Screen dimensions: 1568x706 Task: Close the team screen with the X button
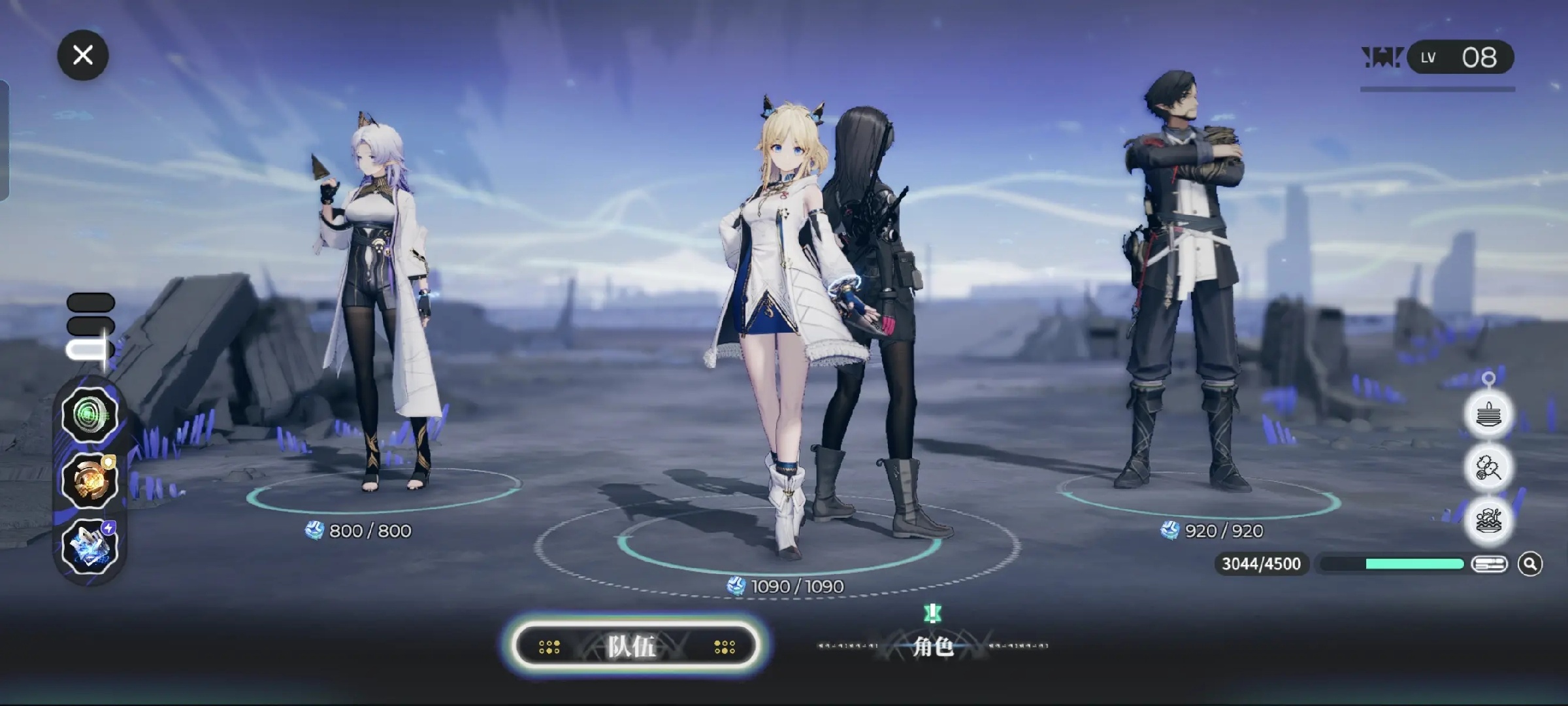point(83,55)
